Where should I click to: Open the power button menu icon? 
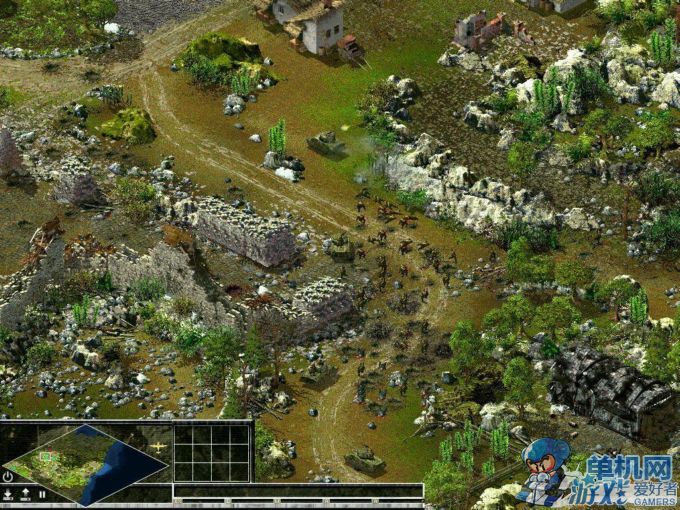(x=8, y=477)
